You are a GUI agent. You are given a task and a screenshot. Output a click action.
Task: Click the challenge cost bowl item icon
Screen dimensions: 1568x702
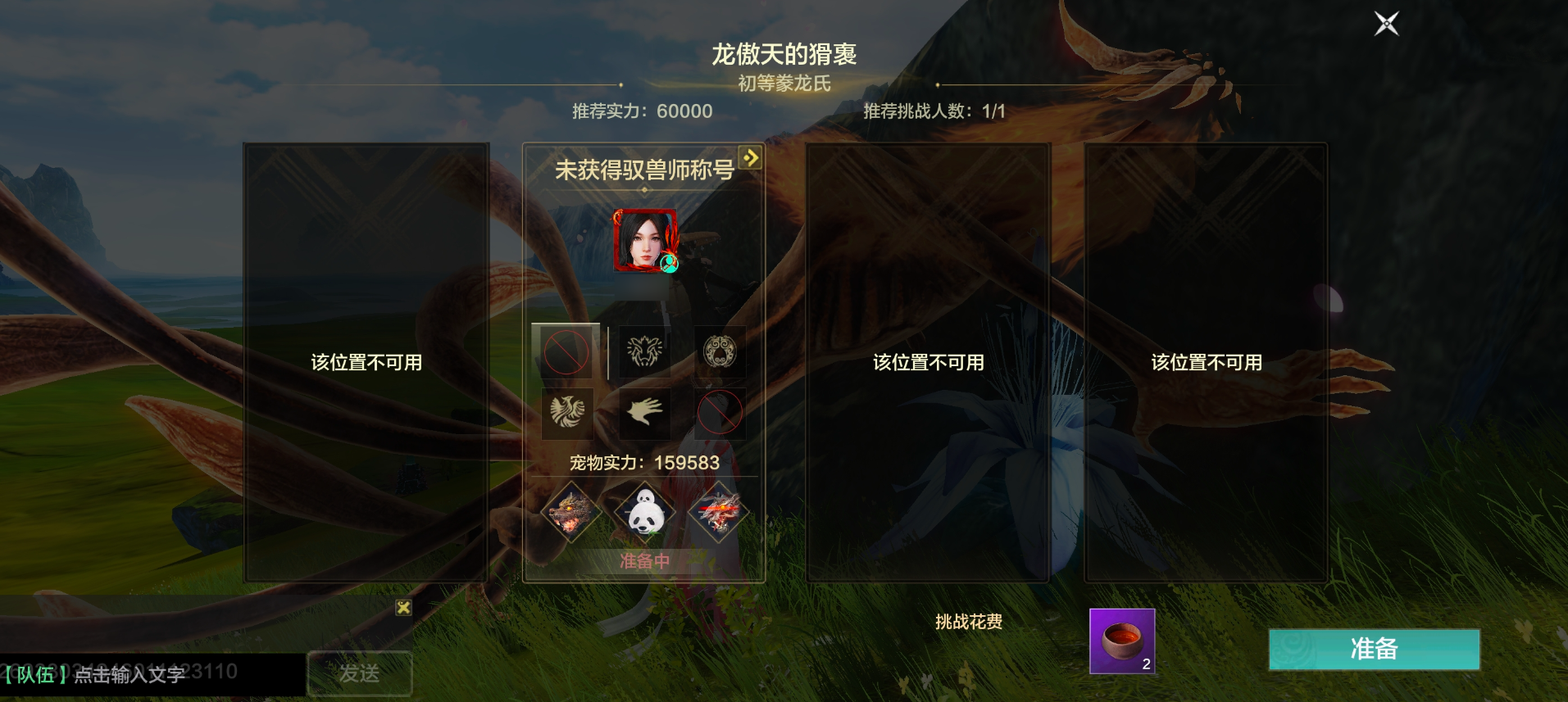(x=1121, y=643)
